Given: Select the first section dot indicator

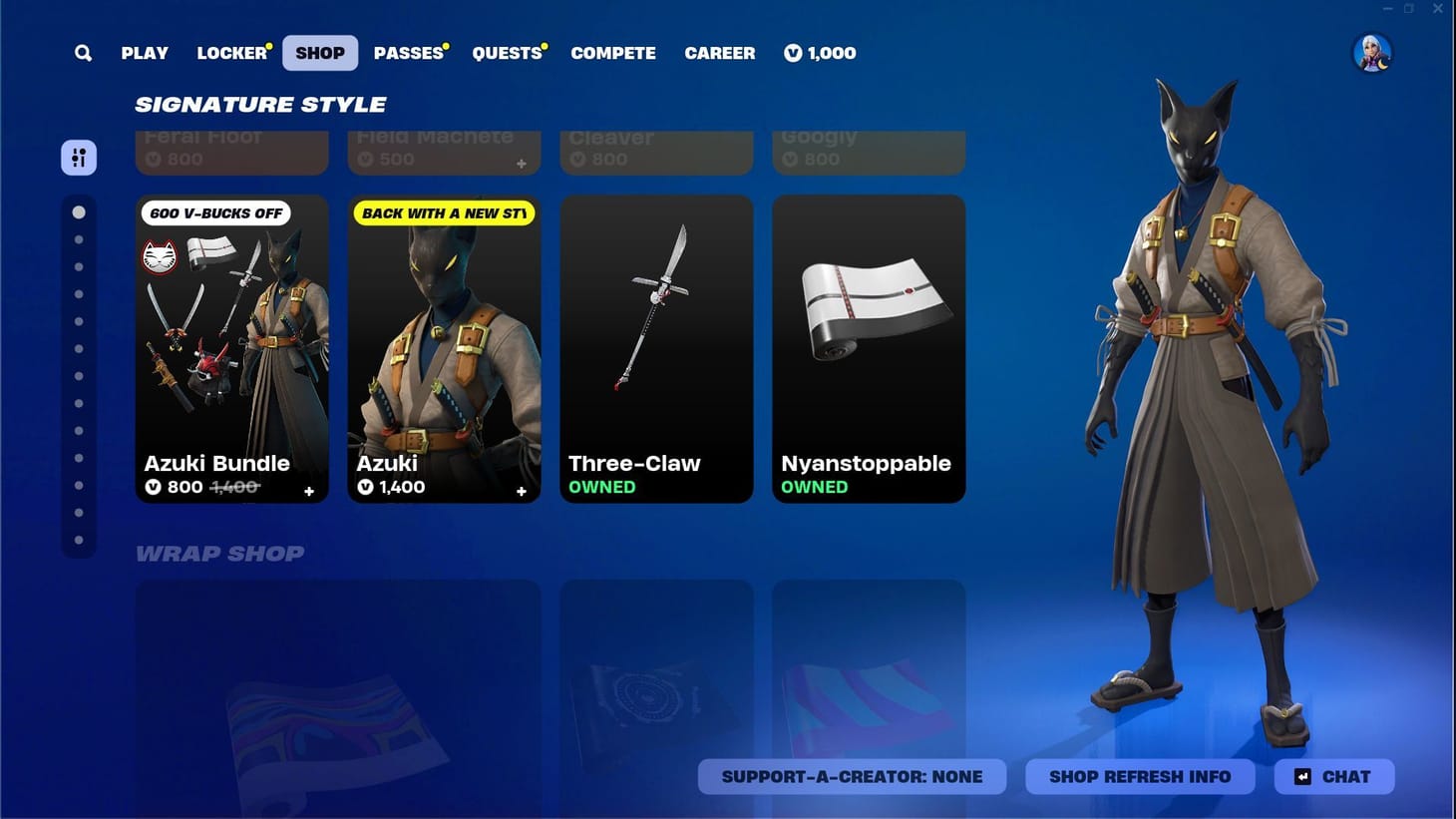Looking at the screenshot, I should coord(80,210).
